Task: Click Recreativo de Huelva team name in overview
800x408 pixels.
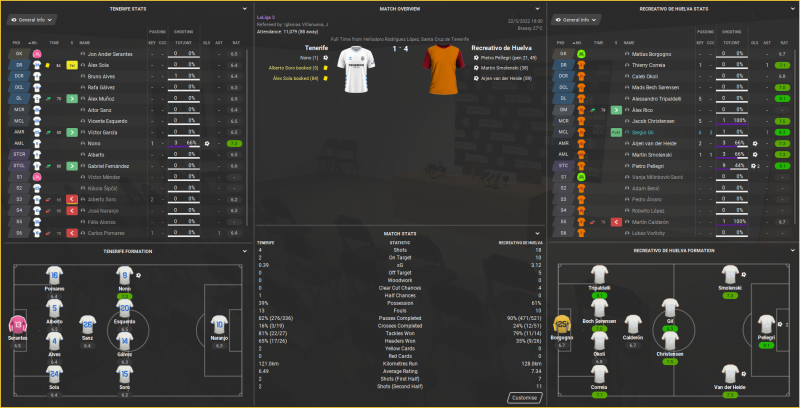Action: (471, 47)
